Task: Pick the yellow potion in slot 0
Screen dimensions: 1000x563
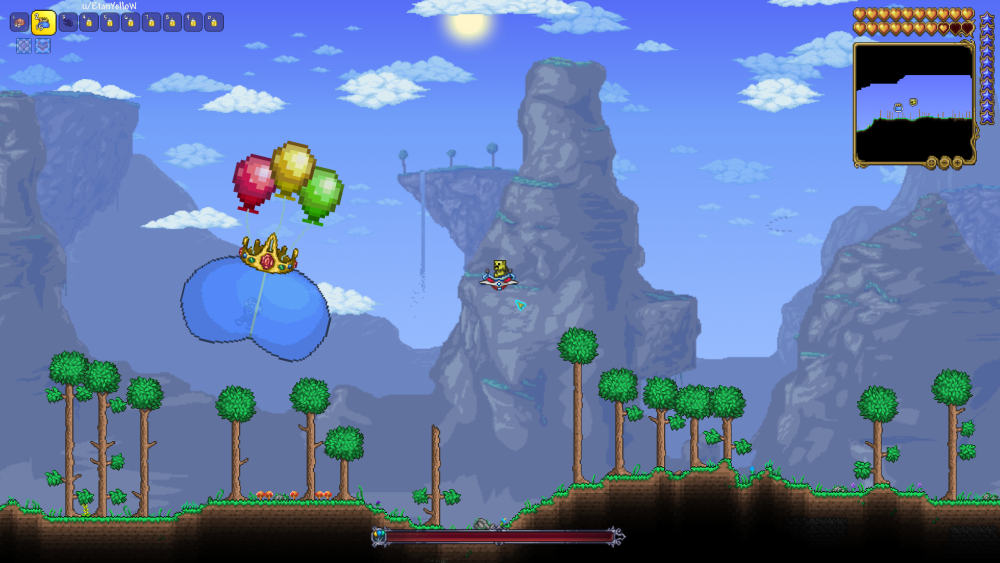Action: 214,22
